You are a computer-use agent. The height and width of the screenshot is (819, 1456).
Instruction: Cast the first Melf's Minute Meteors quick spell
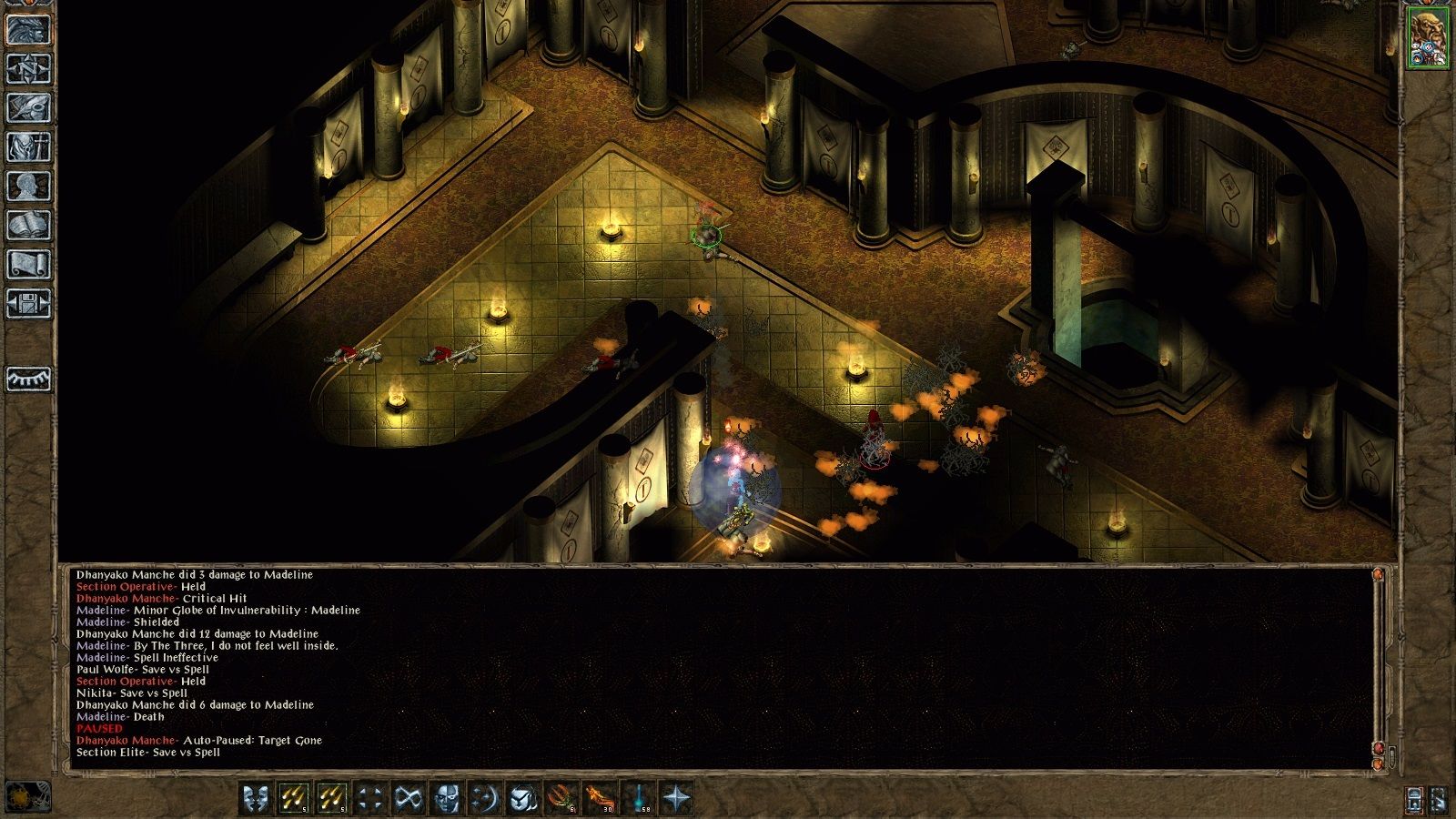(x=292, y=796)
